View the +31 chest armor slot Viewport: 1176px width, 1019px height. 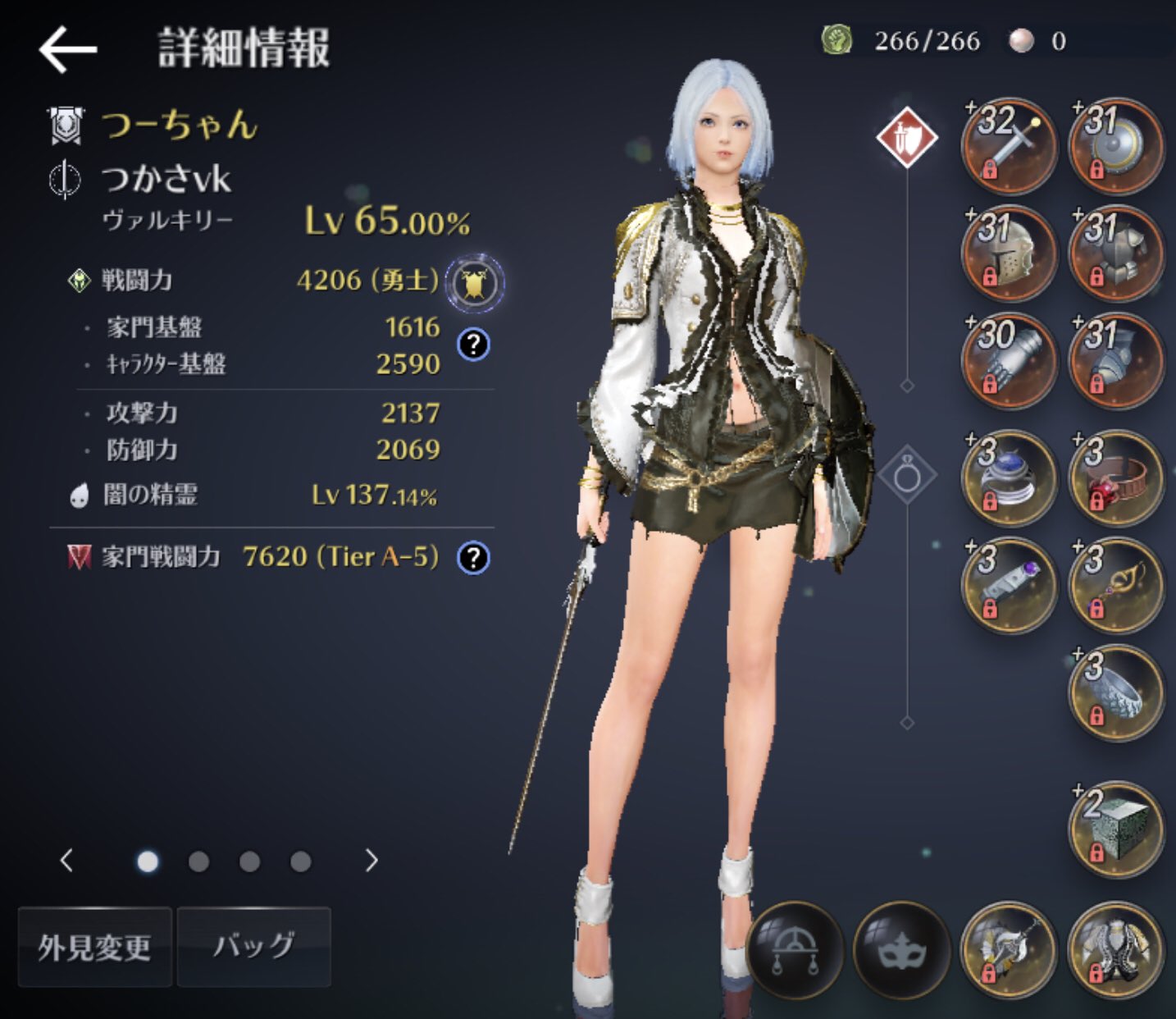[1115, 253]
